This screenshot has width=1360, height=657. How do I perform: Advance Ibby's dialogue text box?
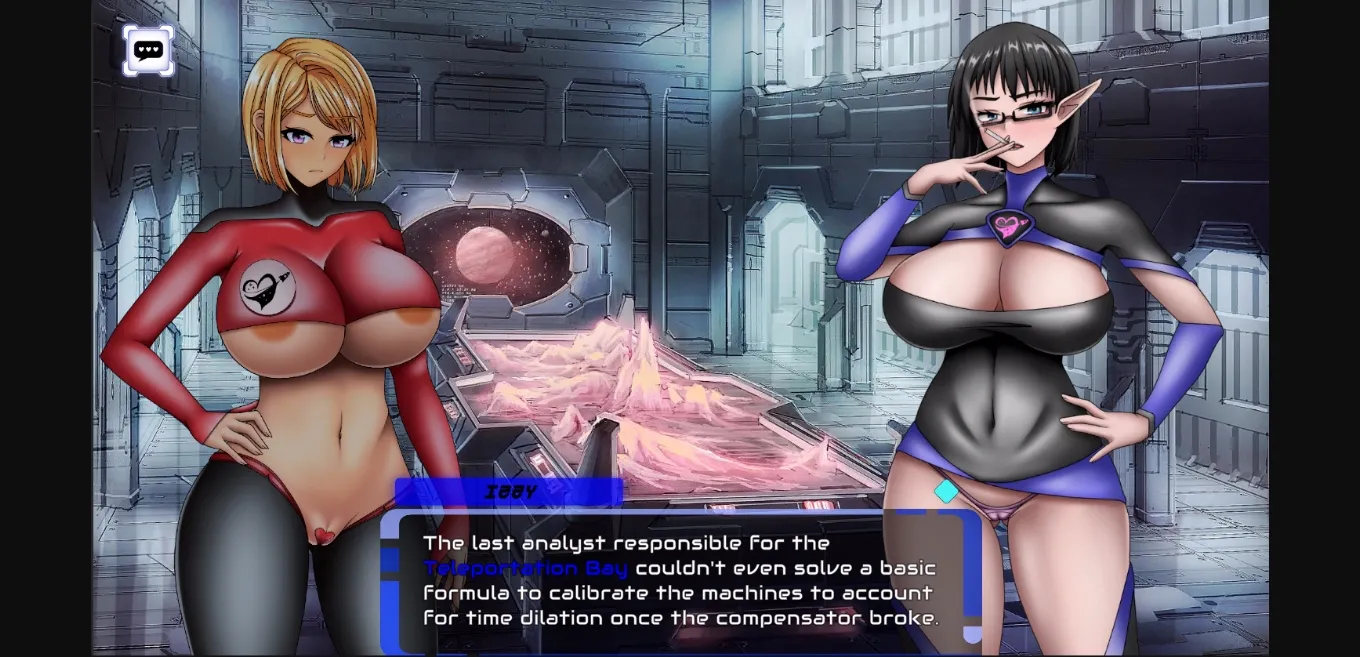pos(680,581)
